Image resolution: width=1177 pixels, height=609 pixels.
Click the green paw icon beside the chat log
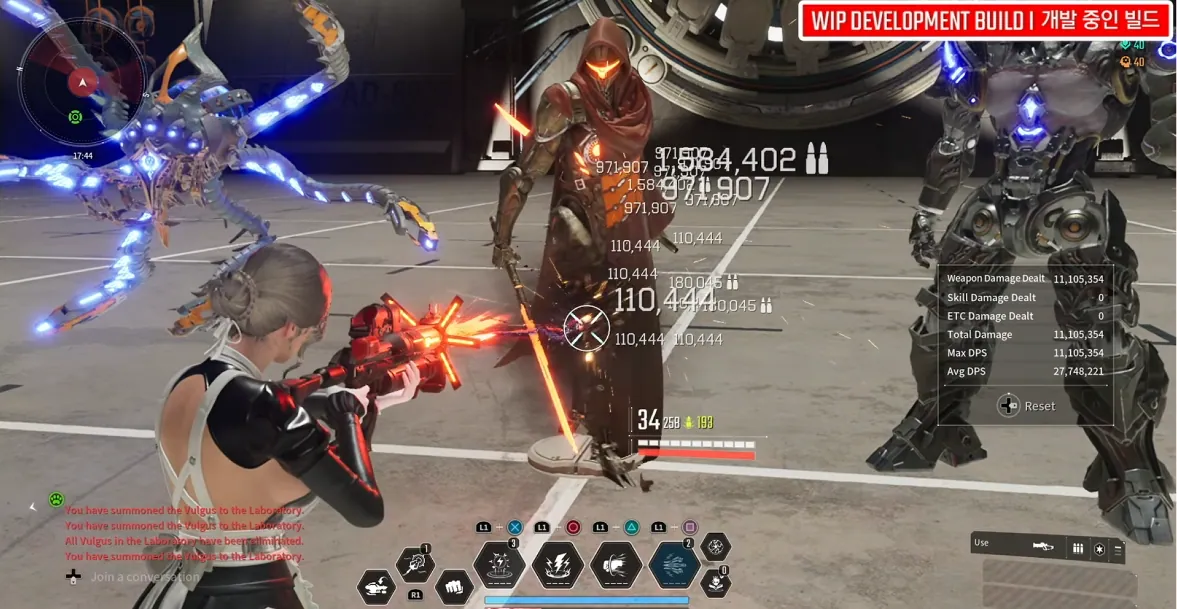(57, 499)
